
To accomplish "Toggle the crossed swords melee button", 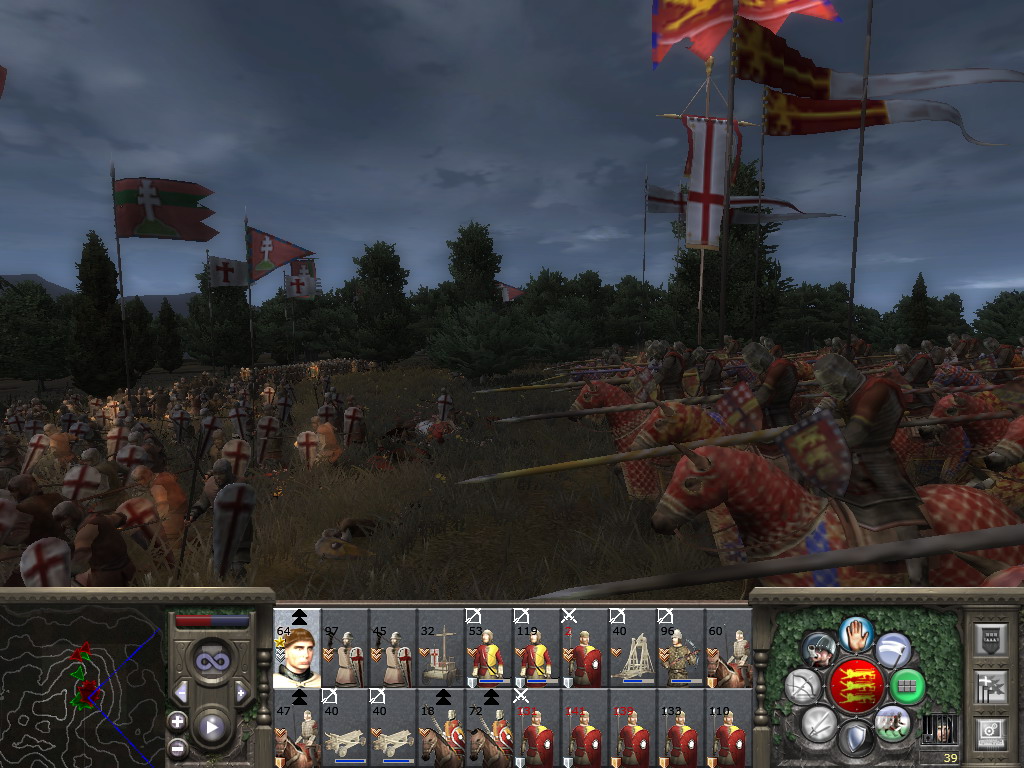I will (x=819, y=722).
